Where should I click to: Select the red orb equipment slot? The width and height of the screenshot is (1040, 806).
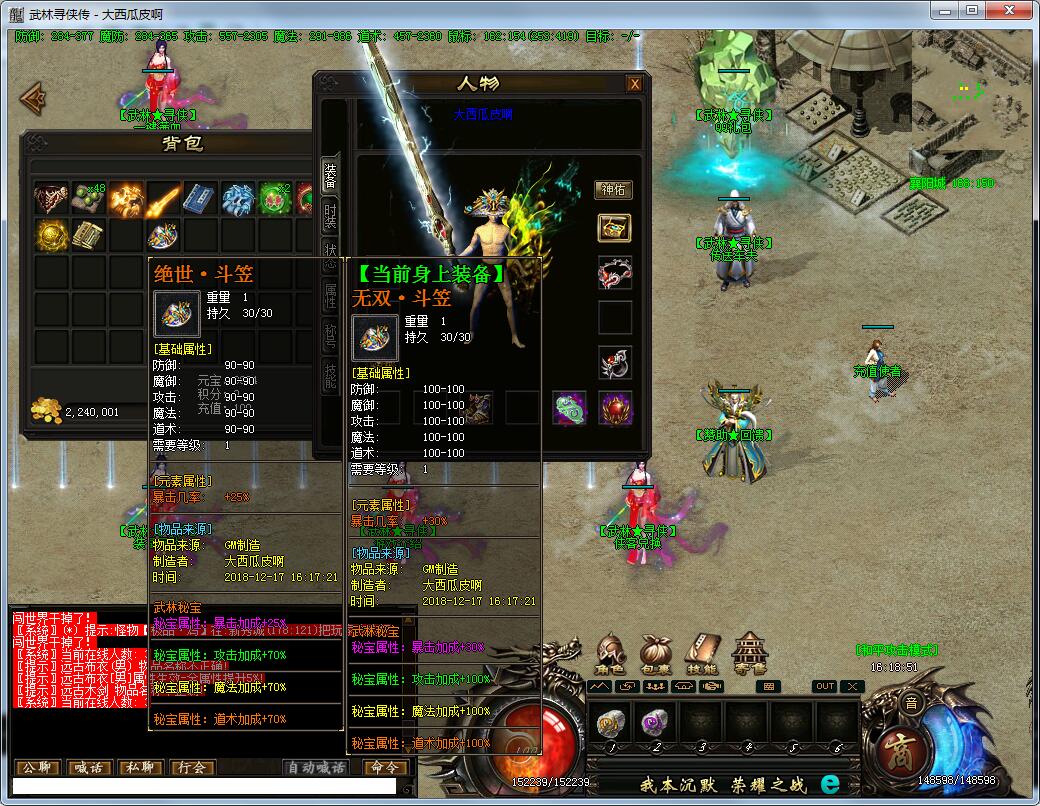[615, 408]
